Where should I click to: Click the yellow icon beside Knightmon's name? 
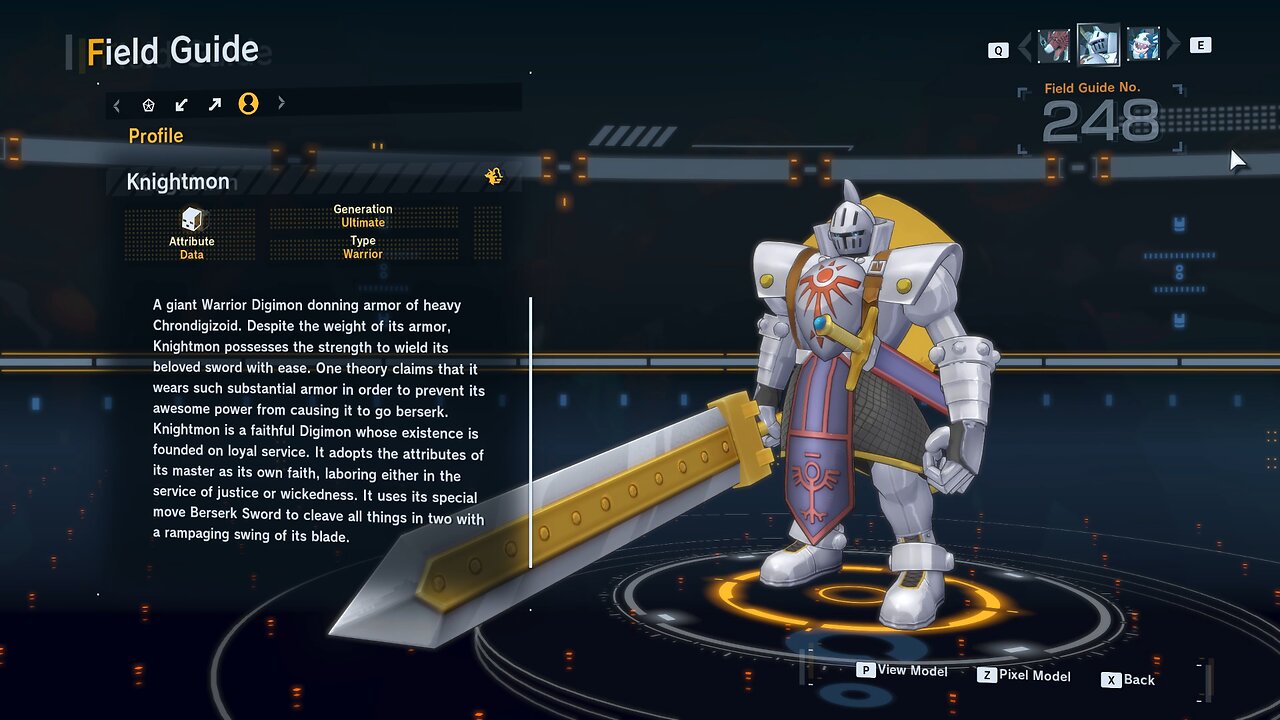tap(493, 177)
